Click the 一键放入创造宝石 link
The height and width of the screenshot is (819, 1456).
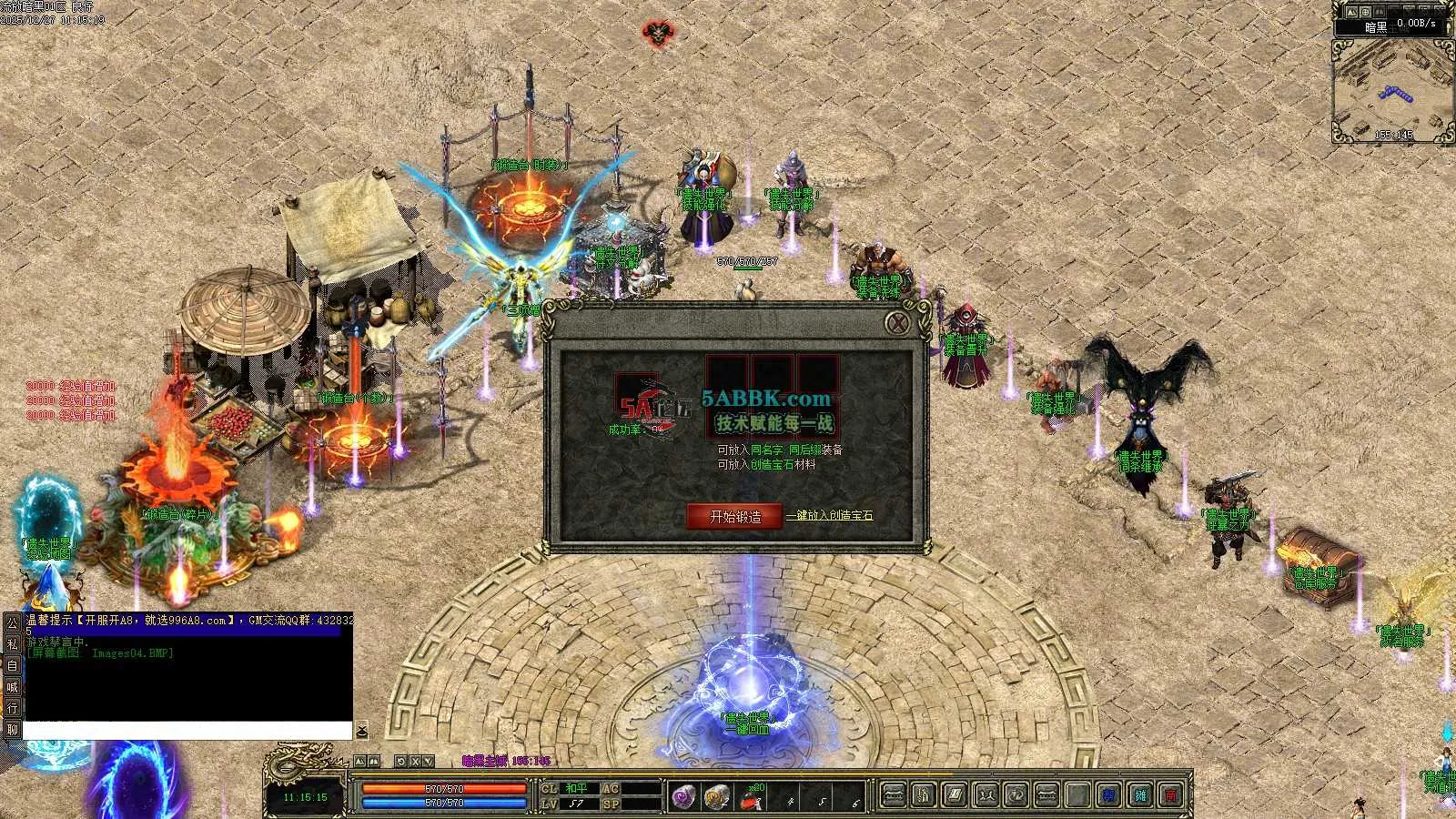[830, 516]
